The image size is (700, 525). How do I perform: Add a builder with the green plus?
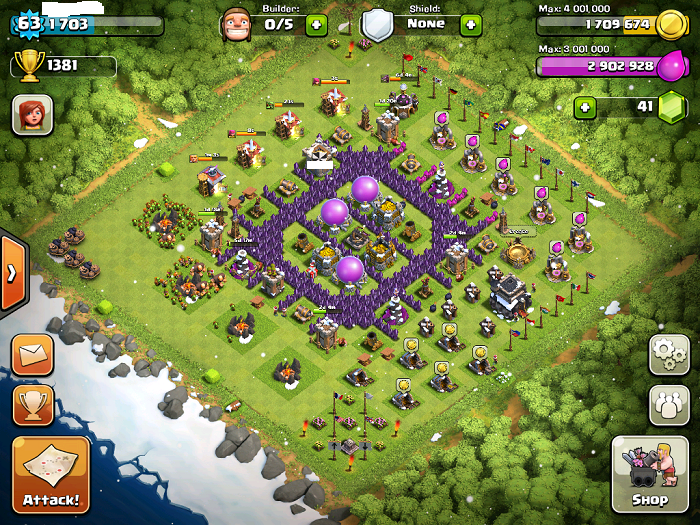(x=316, y=24)
